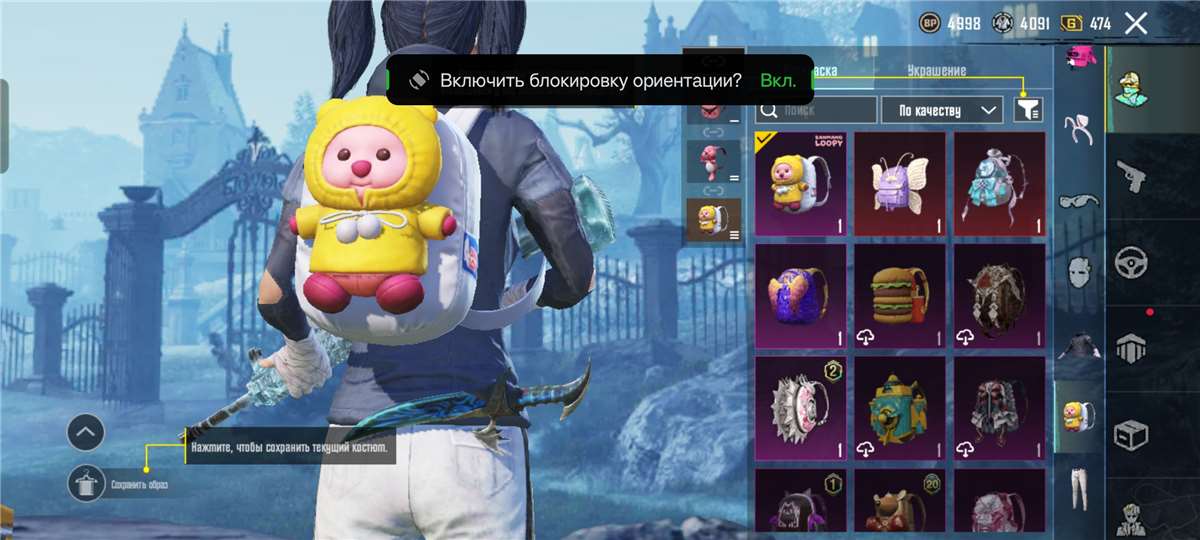Select the teal and gold backpack skin
The image size is (1200, 540).
[x=899, y=408]
